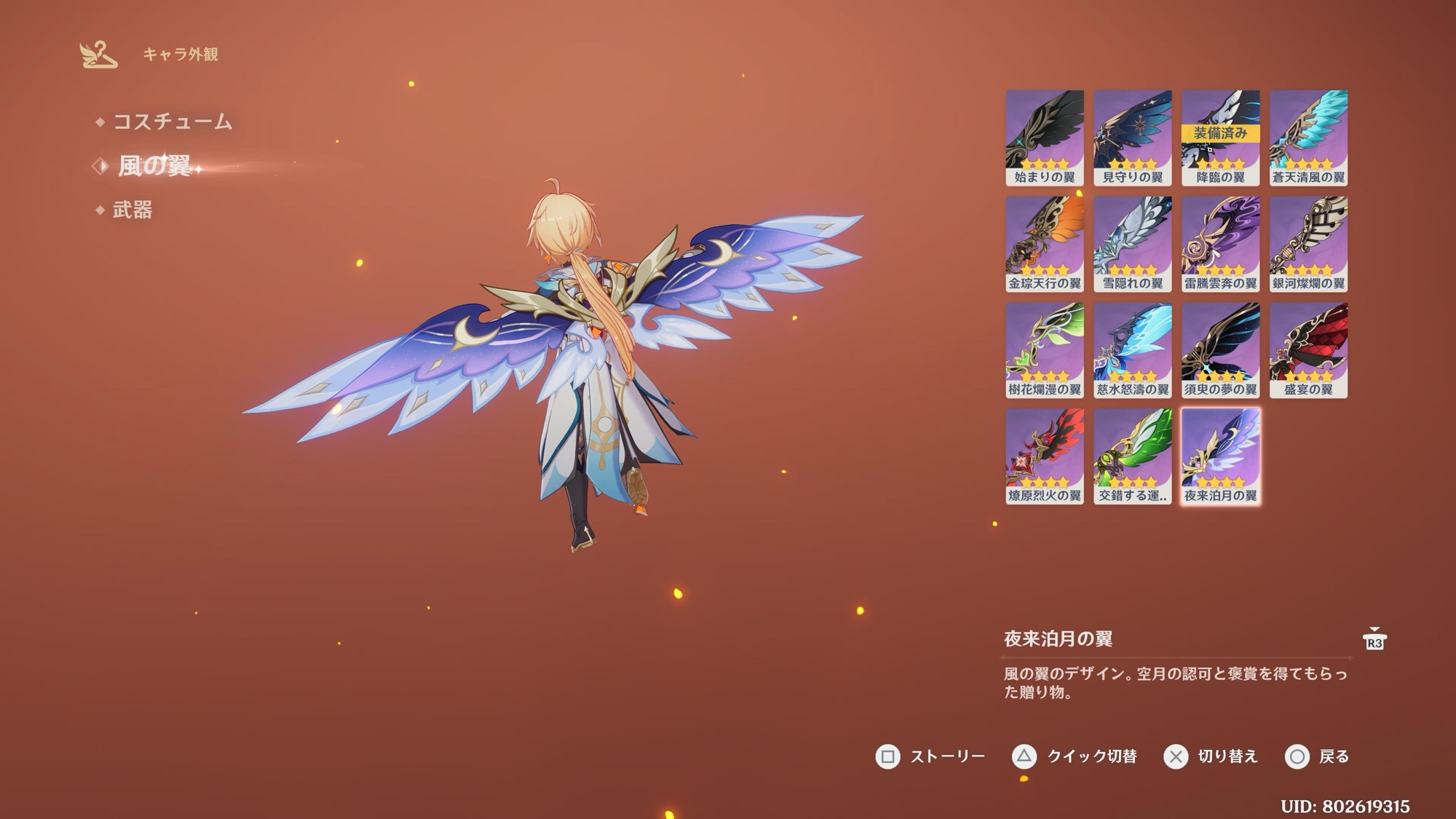
Task: Choose the 雪隠れの翼 glider tile
Action: 1132,244
